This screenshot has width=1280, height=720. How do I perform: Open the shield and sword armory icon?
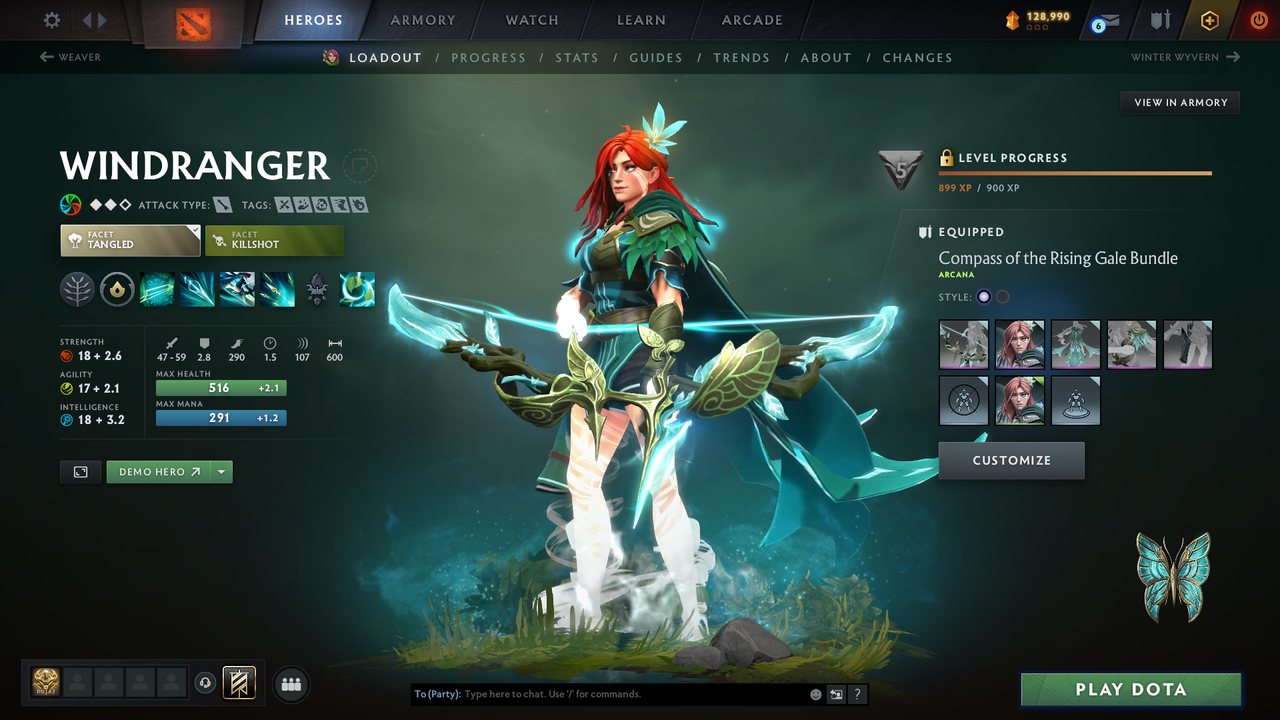point(1161,19)
